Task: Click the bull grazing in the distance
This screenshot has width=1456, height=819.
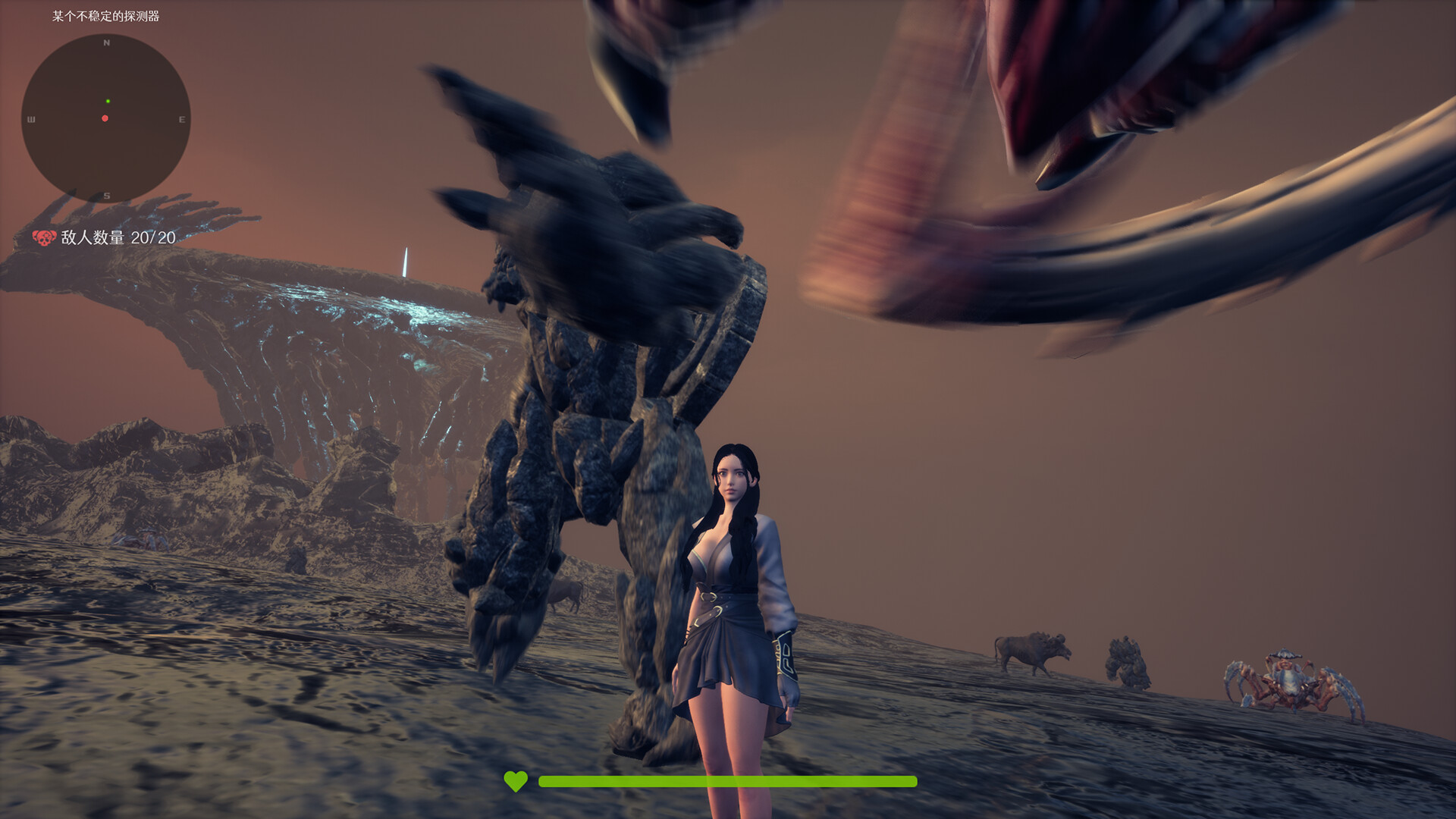Action: (1028, 648)
